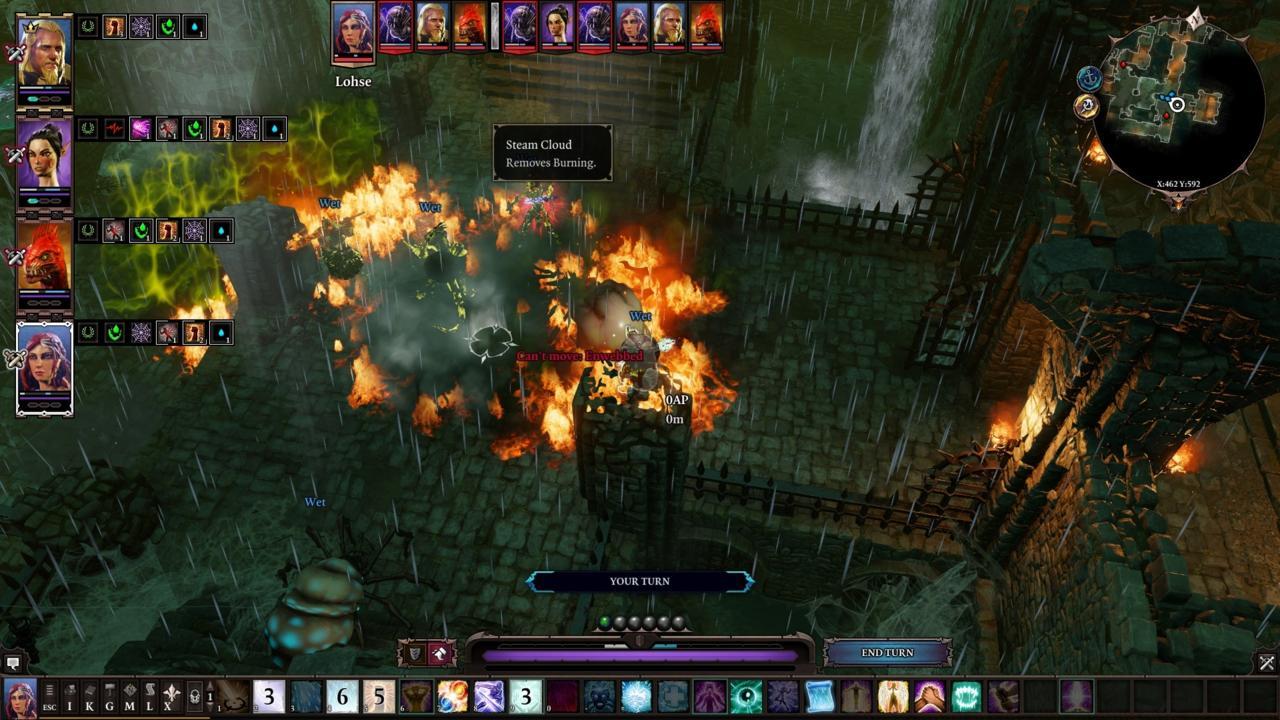This screenshot has height=720, width=1280.
Task: Toggle the crossed swords combat button
Action: 1266,663
